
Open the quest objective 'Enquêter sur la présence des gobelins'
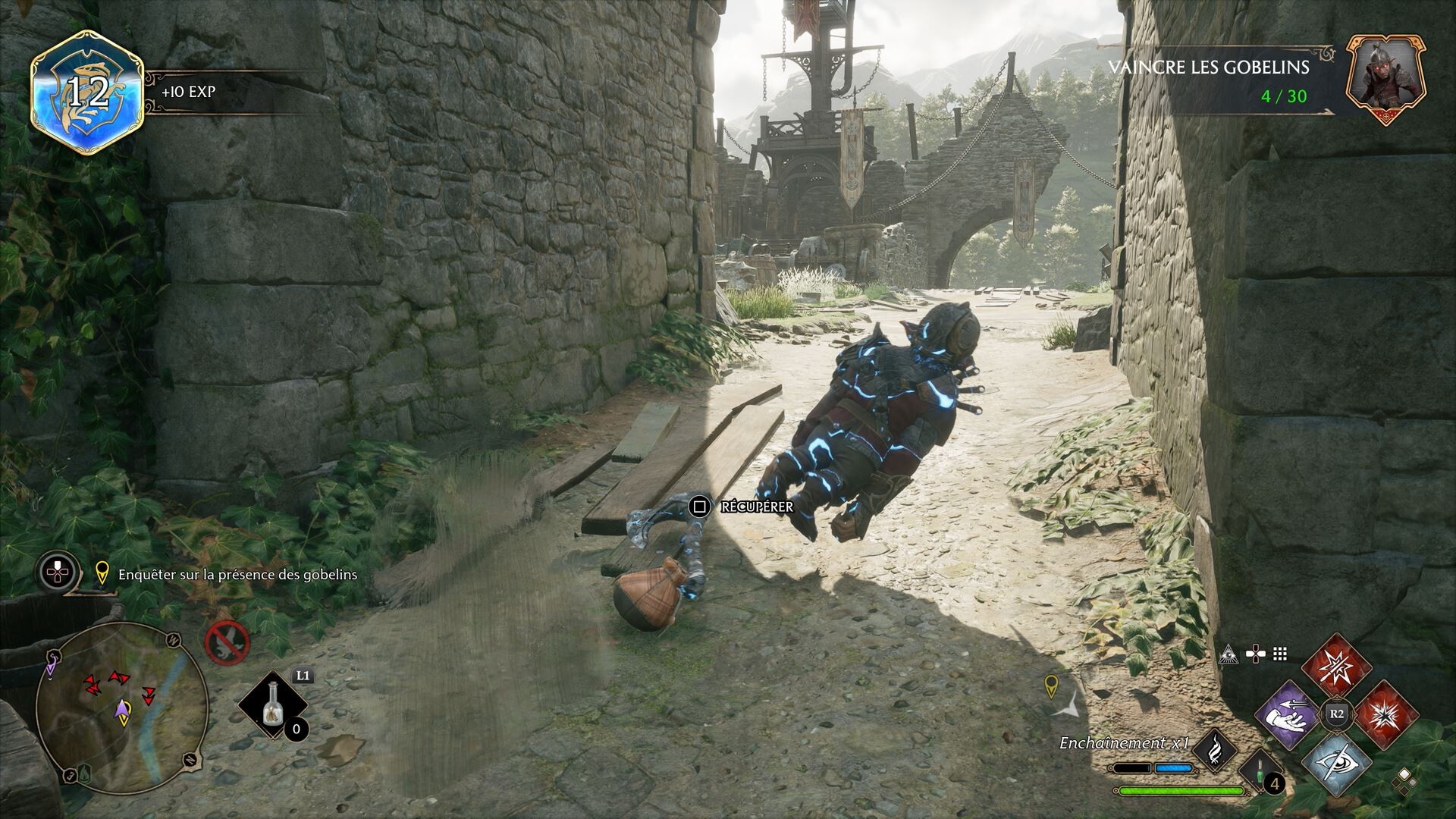pyautogui.click(x=237, y=575)
